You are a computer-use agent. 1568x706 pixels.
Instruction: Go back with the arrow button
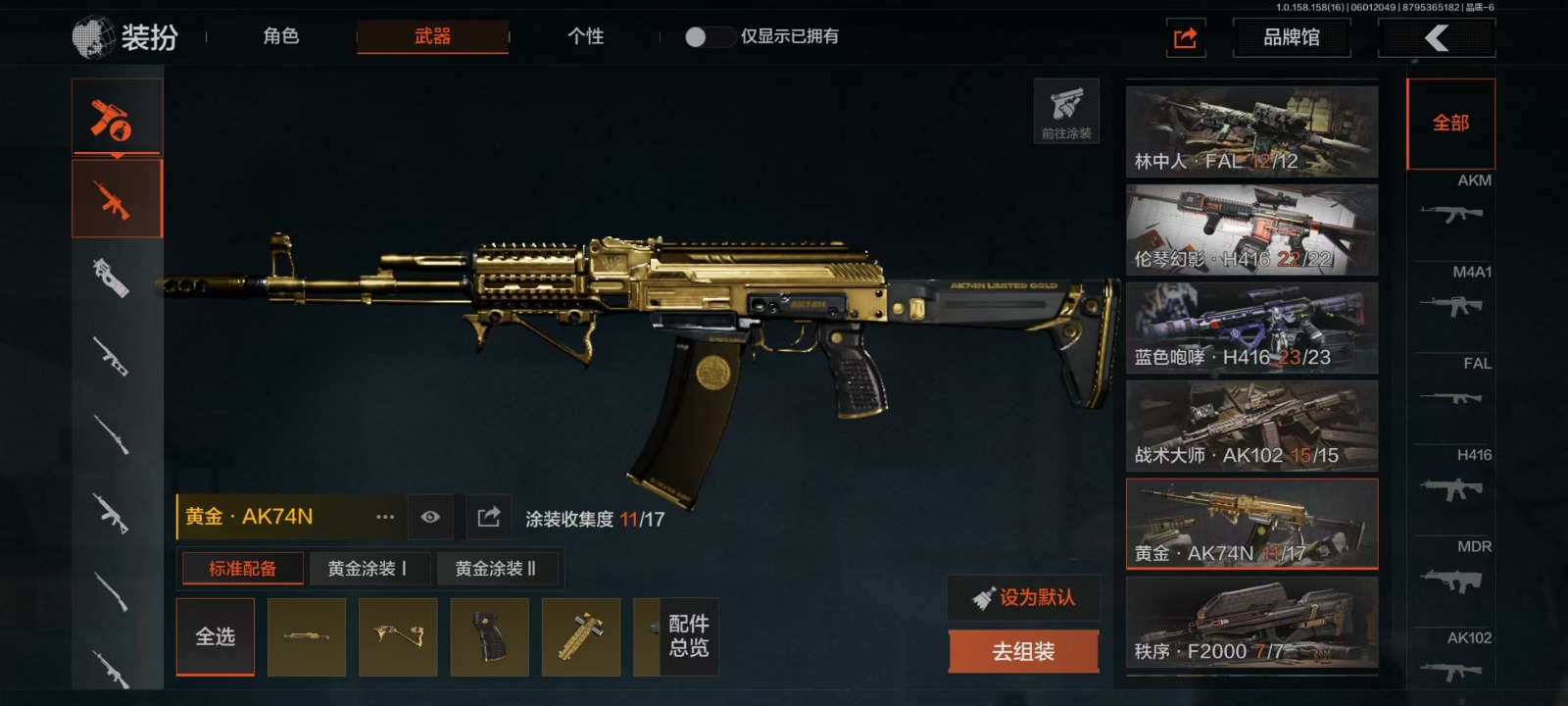tap(1437, 38)
